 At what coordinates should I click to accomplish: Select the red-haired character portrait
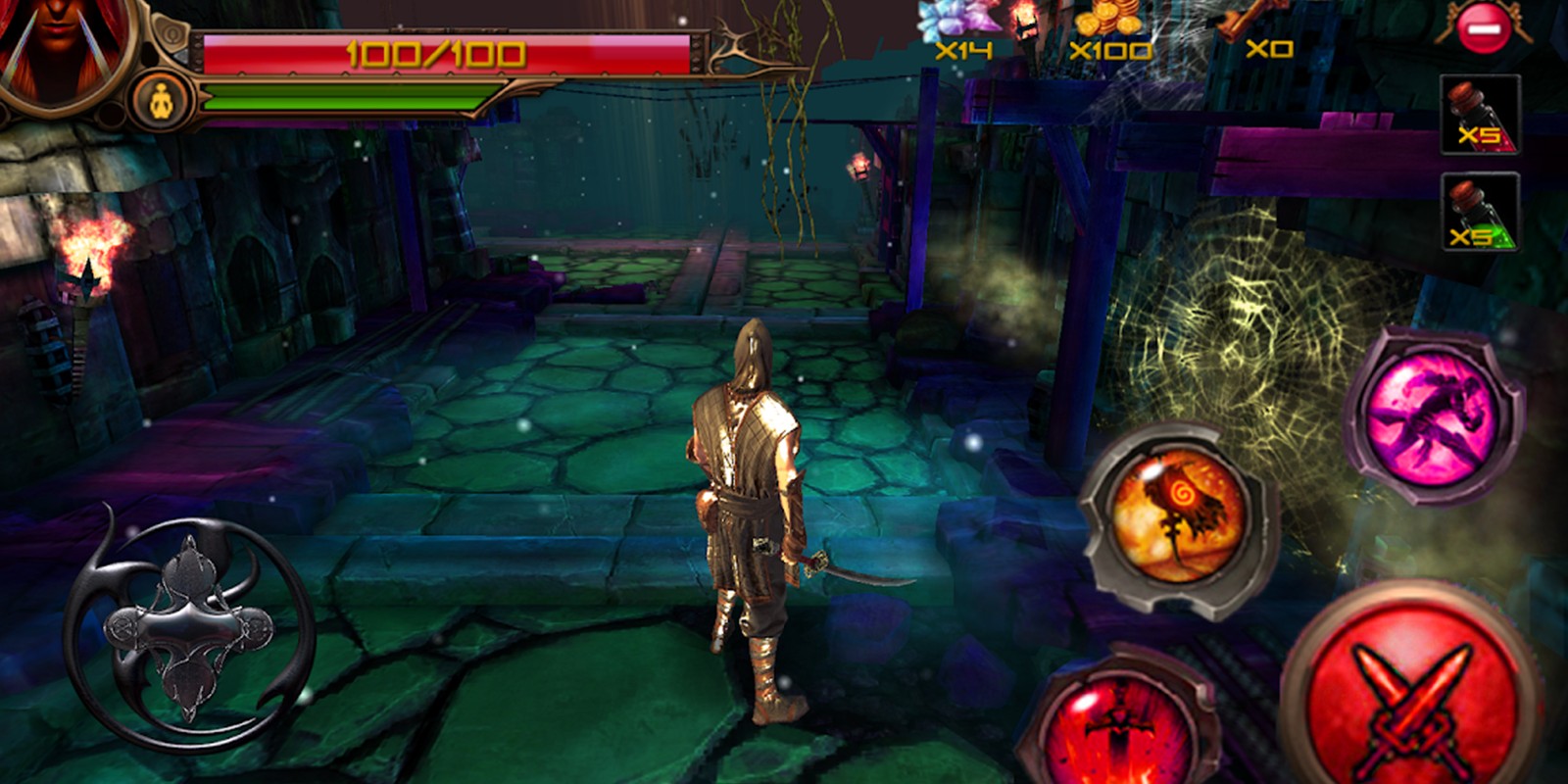click(x=61, y=44)
